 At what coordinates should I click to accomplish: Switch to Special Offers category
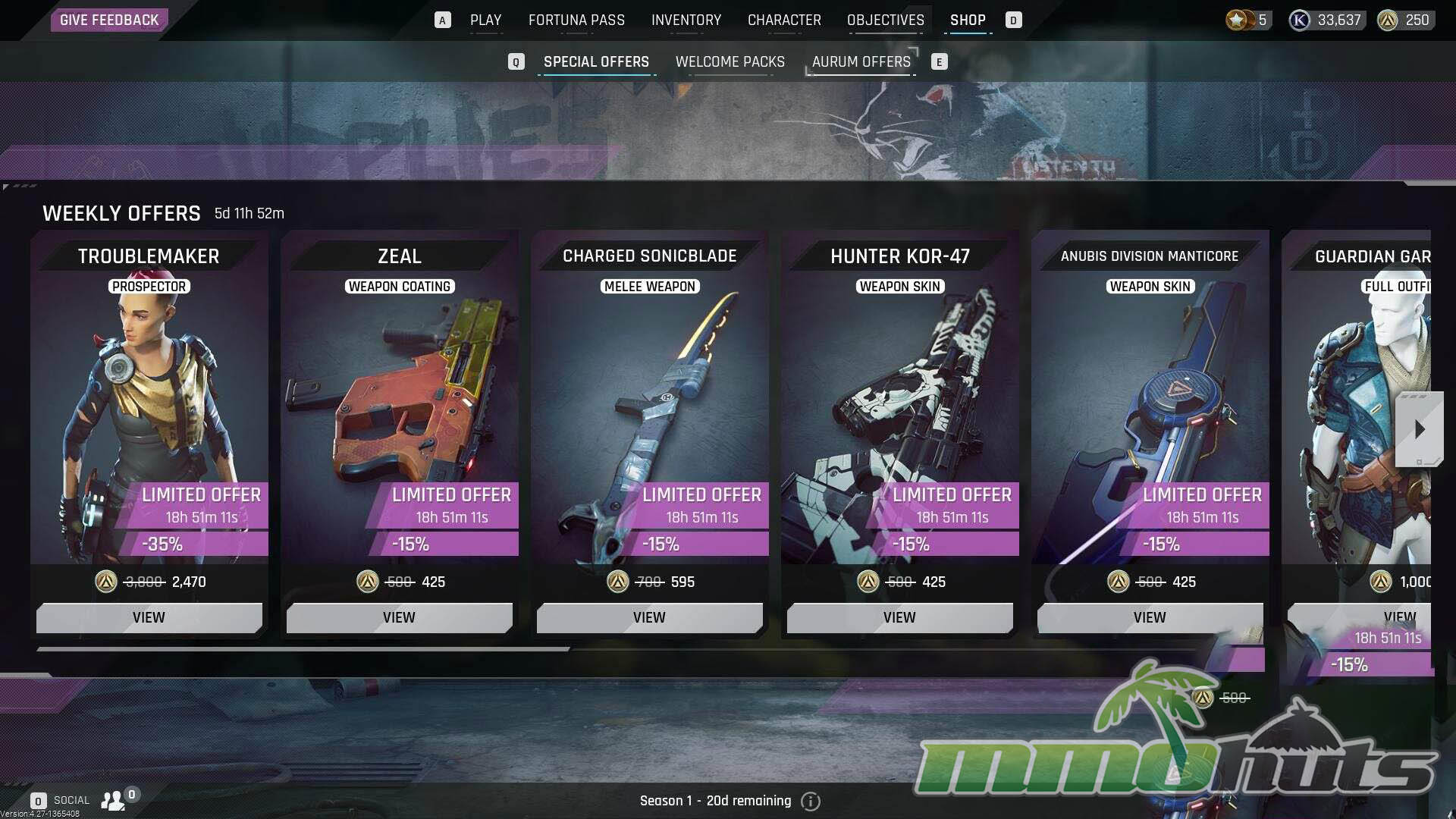(596, 61)
